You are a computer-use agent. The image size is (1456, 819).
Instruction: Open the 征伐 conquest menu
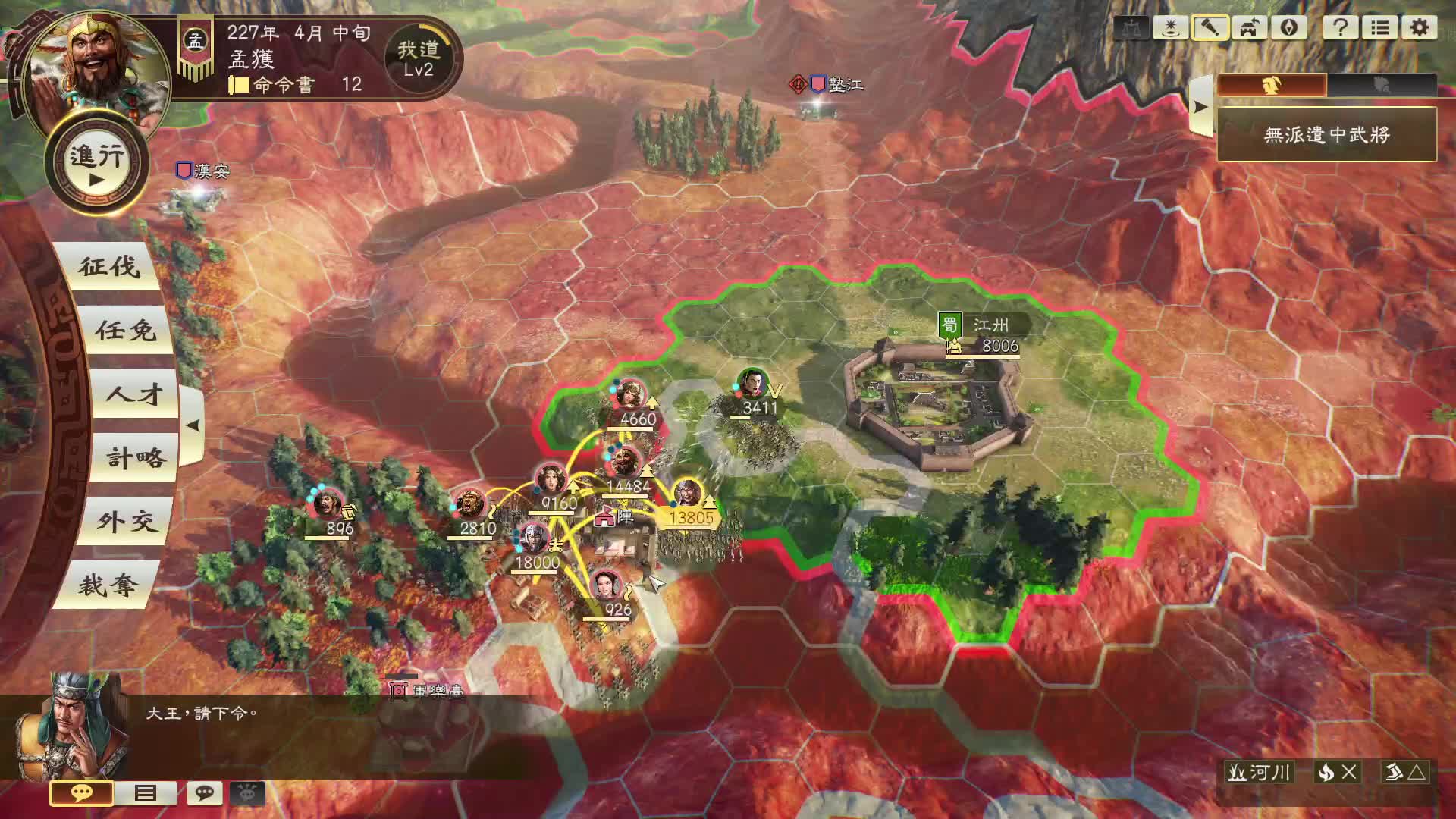(110, 267)
